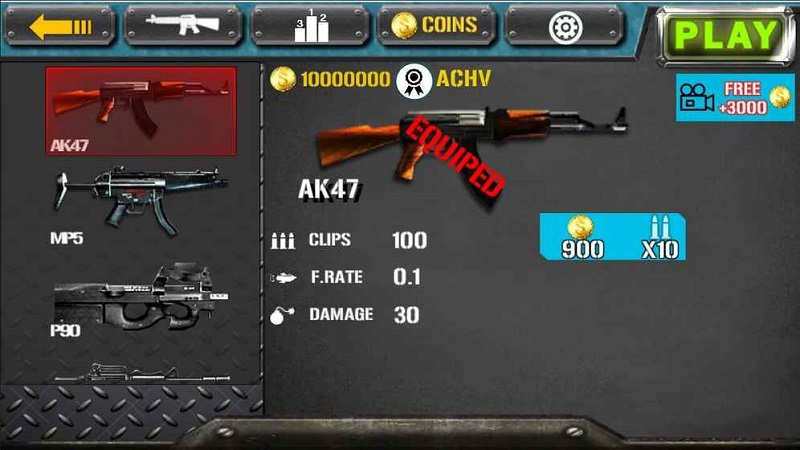This screenshot has height=450, width=800.
Task: Show the leaderboard podium tab
Action: click(x=311, y=25)
